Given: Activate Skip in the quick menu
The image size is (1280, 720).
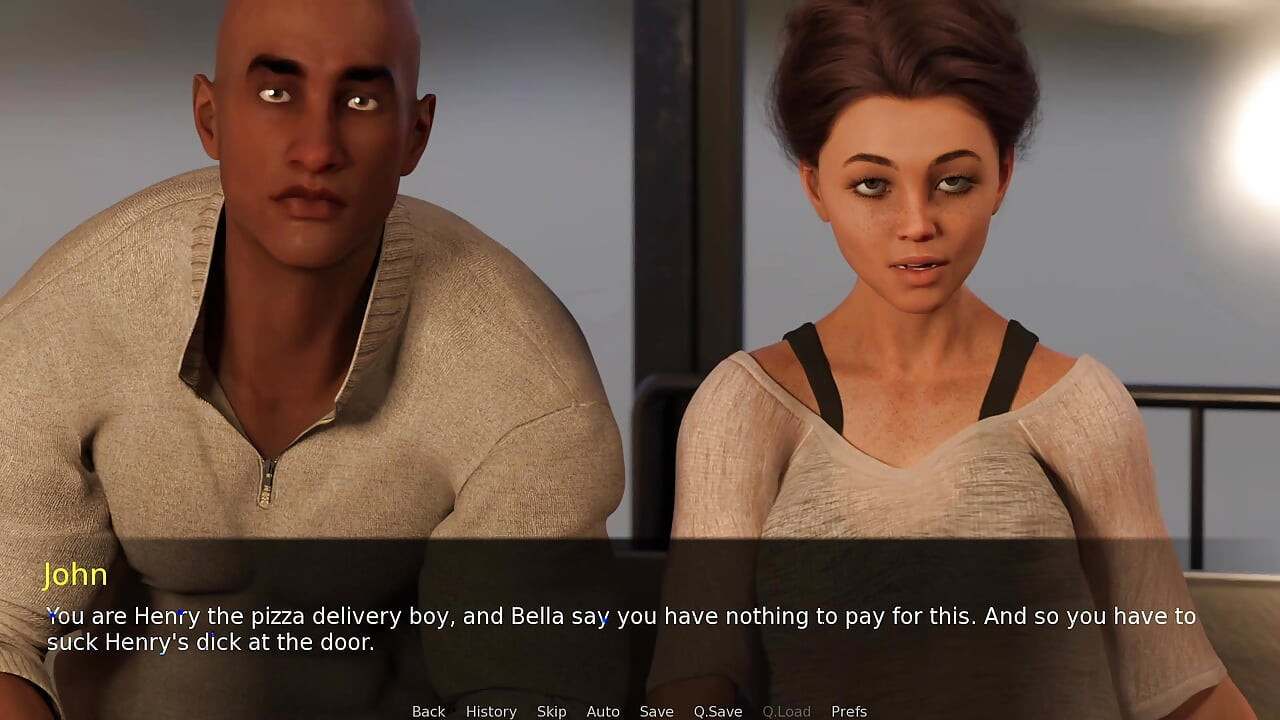Looking at the screenshot, I should point(551,711).
